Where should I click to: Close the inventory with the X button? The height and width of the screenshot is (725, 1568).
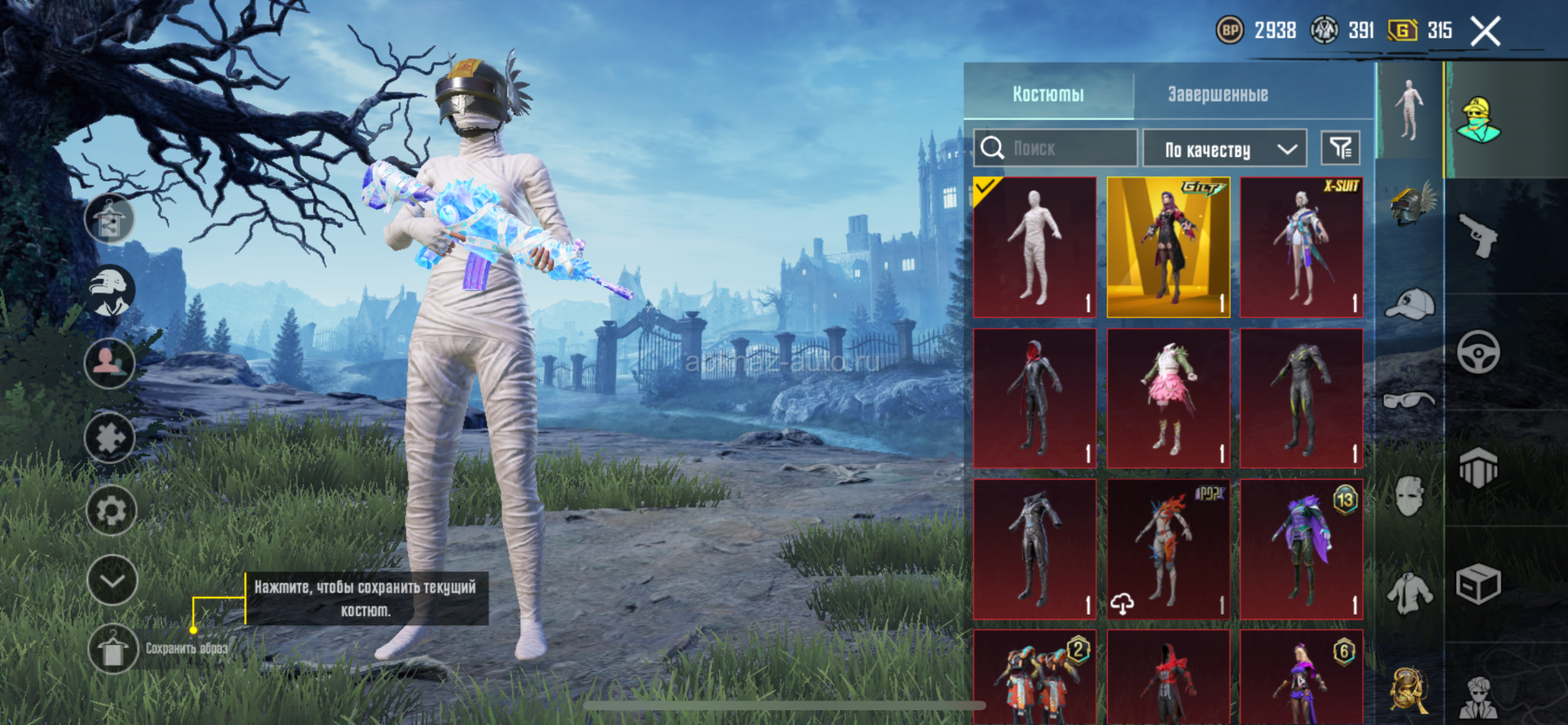[1485, 32]
